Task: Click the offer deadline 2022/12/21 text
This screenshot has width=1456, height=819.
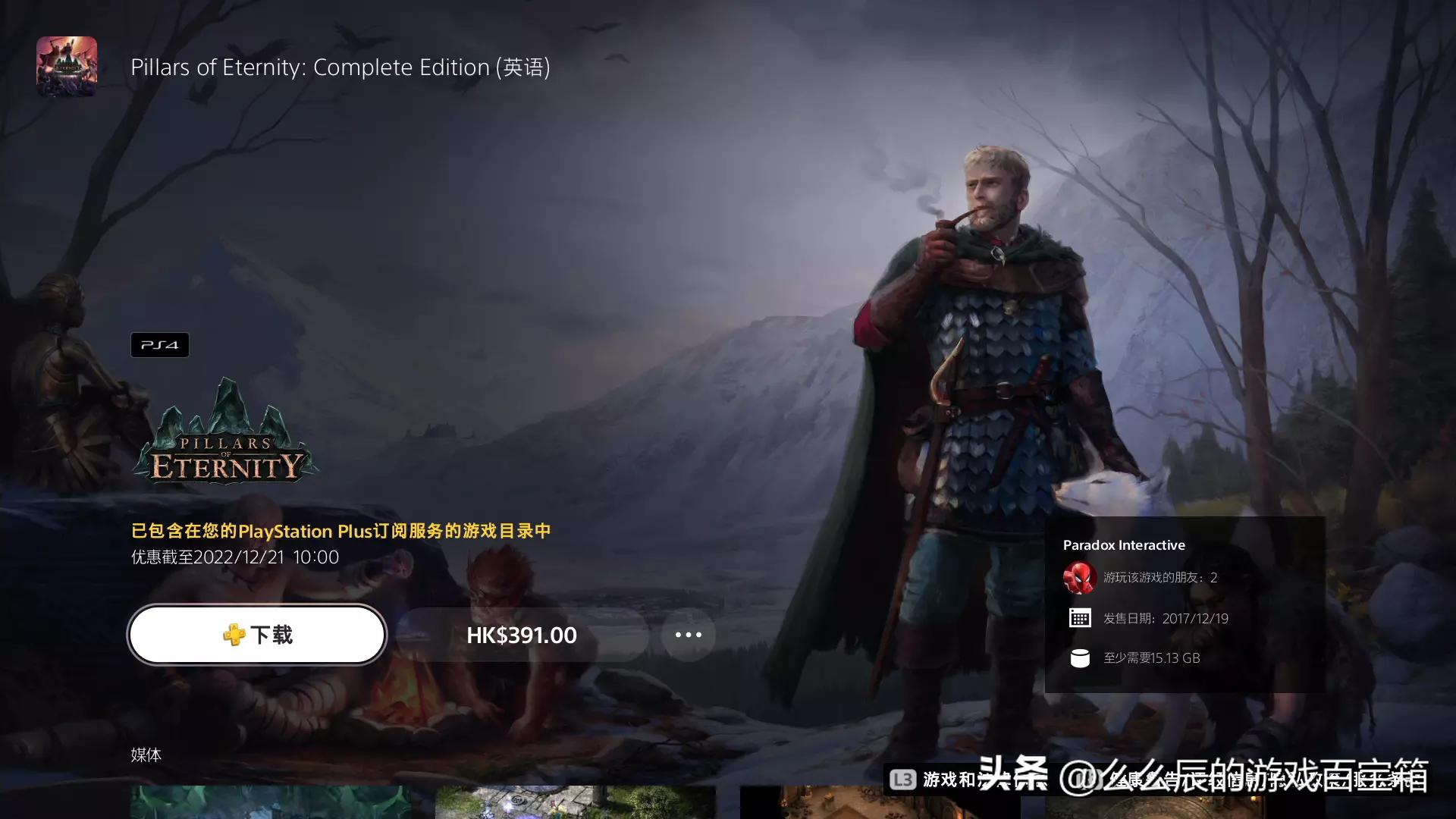Action: click(x=234, y=557)
